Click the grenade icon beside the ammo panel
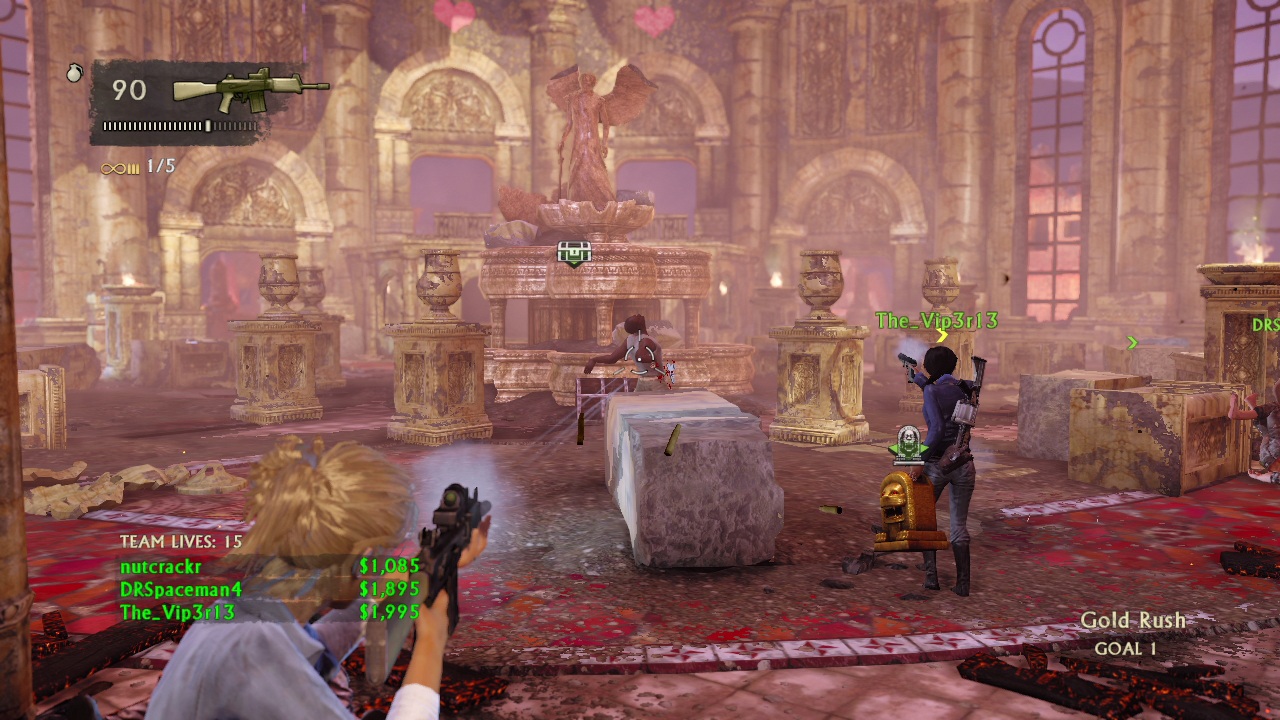Viewport: 1280px width, 720px height. click(75, 73)
